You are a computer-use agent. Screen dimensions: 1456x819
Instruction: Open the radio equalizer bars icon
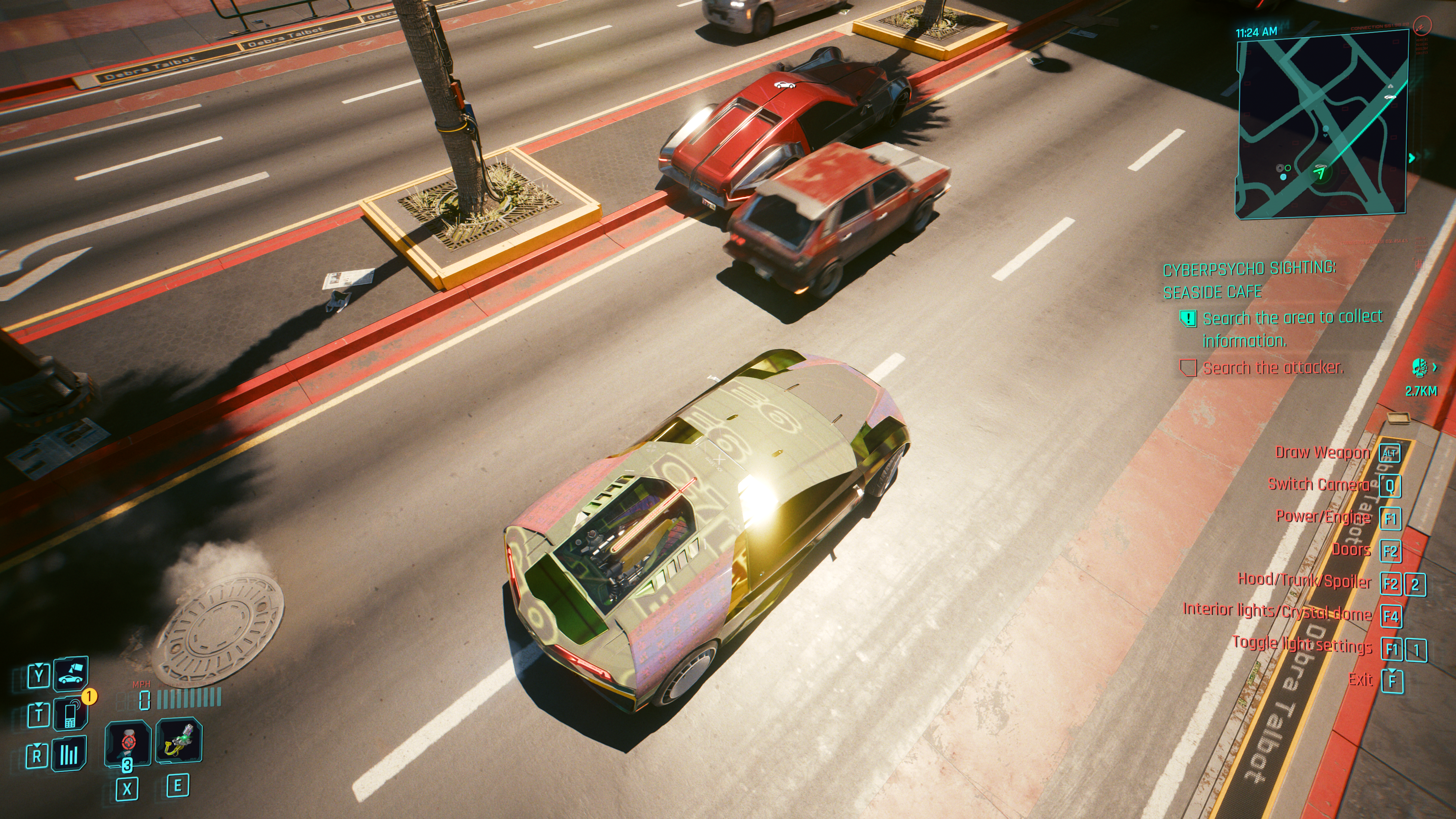click(69, 754)
